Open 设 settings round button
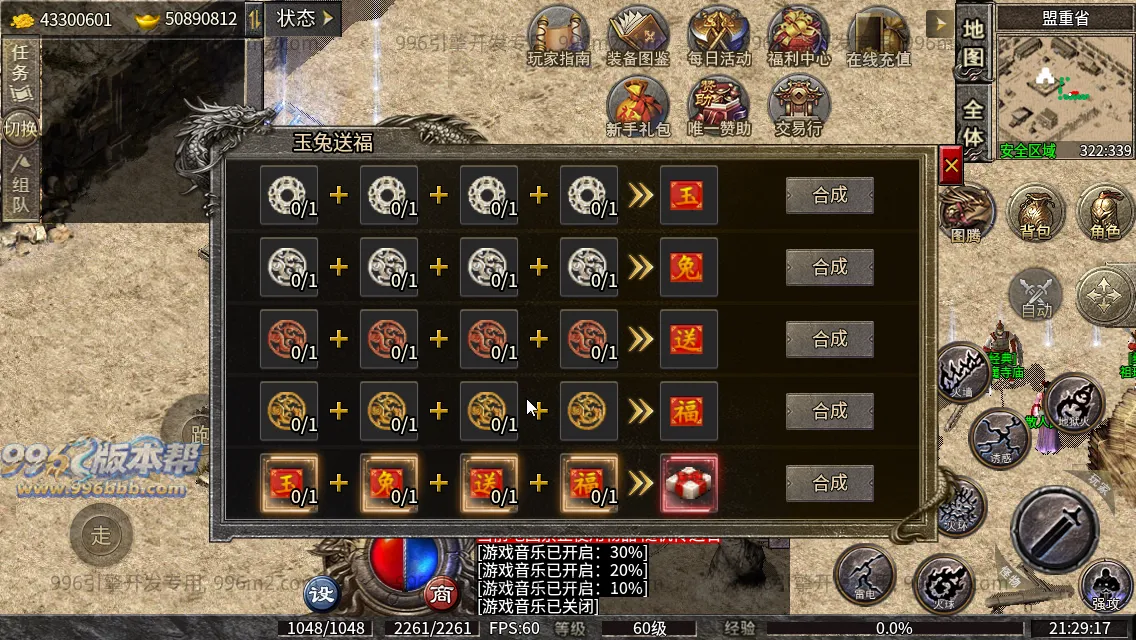Screen dimensions: 1136x640 tap(322, 594)
